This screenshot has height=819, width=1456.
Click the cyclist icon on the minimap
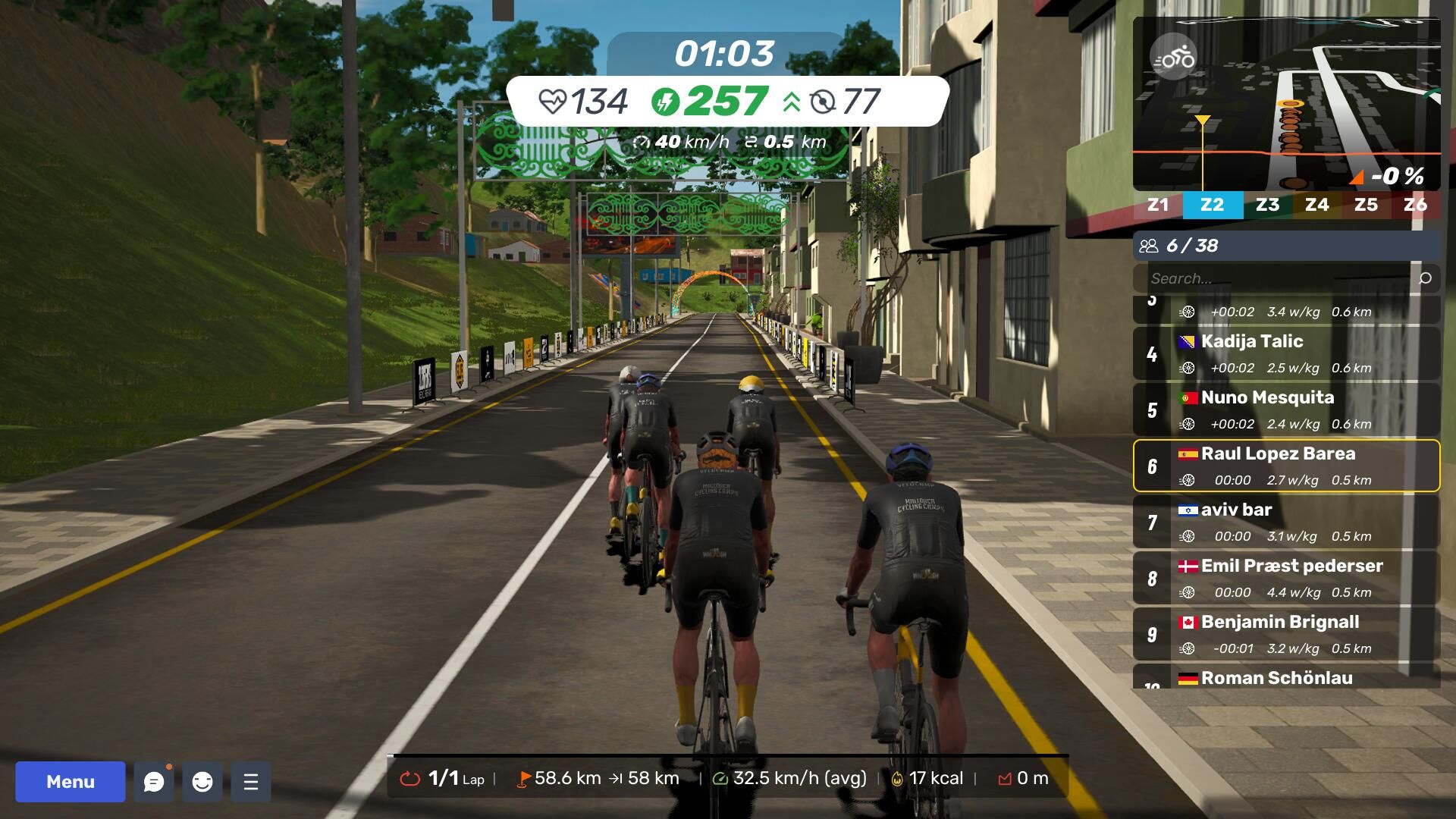tap(1173, 58)
